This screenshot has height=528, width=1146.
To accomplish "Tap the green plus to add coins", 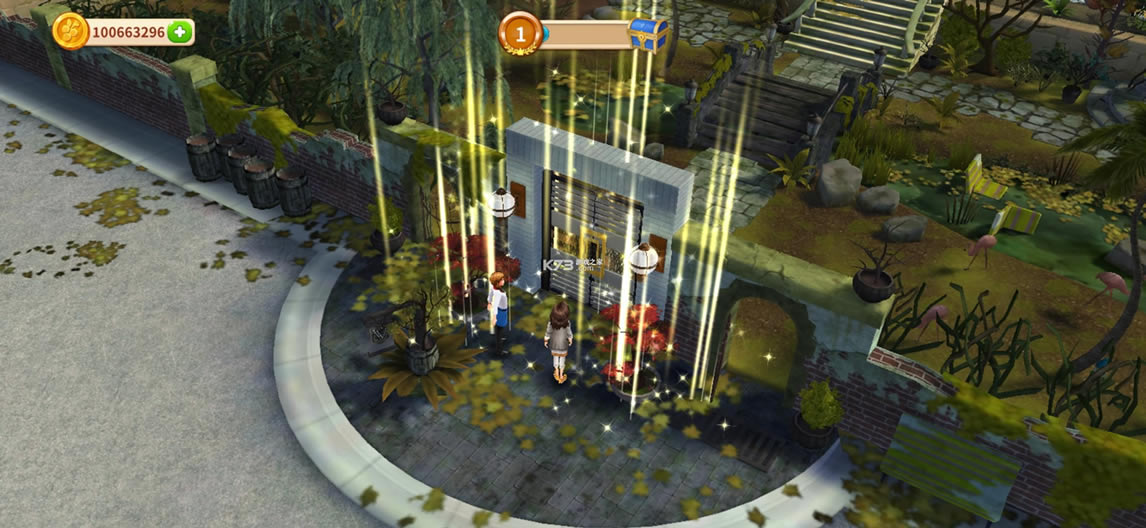I will [180, 32].
